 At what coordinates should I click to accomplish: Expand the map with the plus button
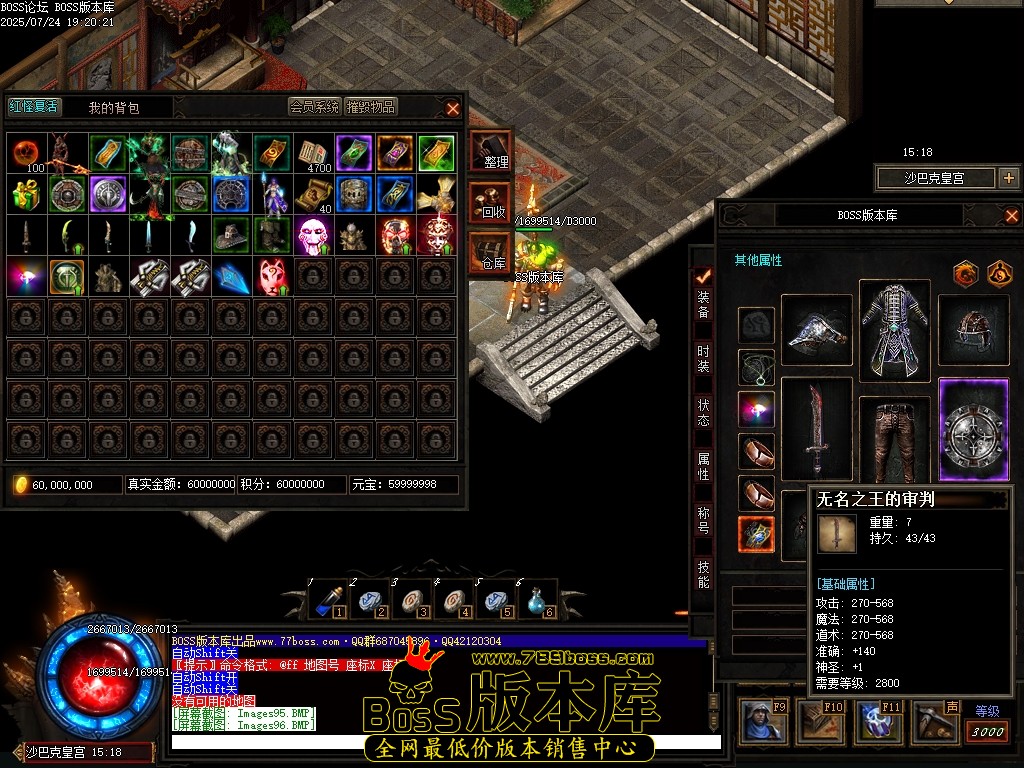[1007, 178]
